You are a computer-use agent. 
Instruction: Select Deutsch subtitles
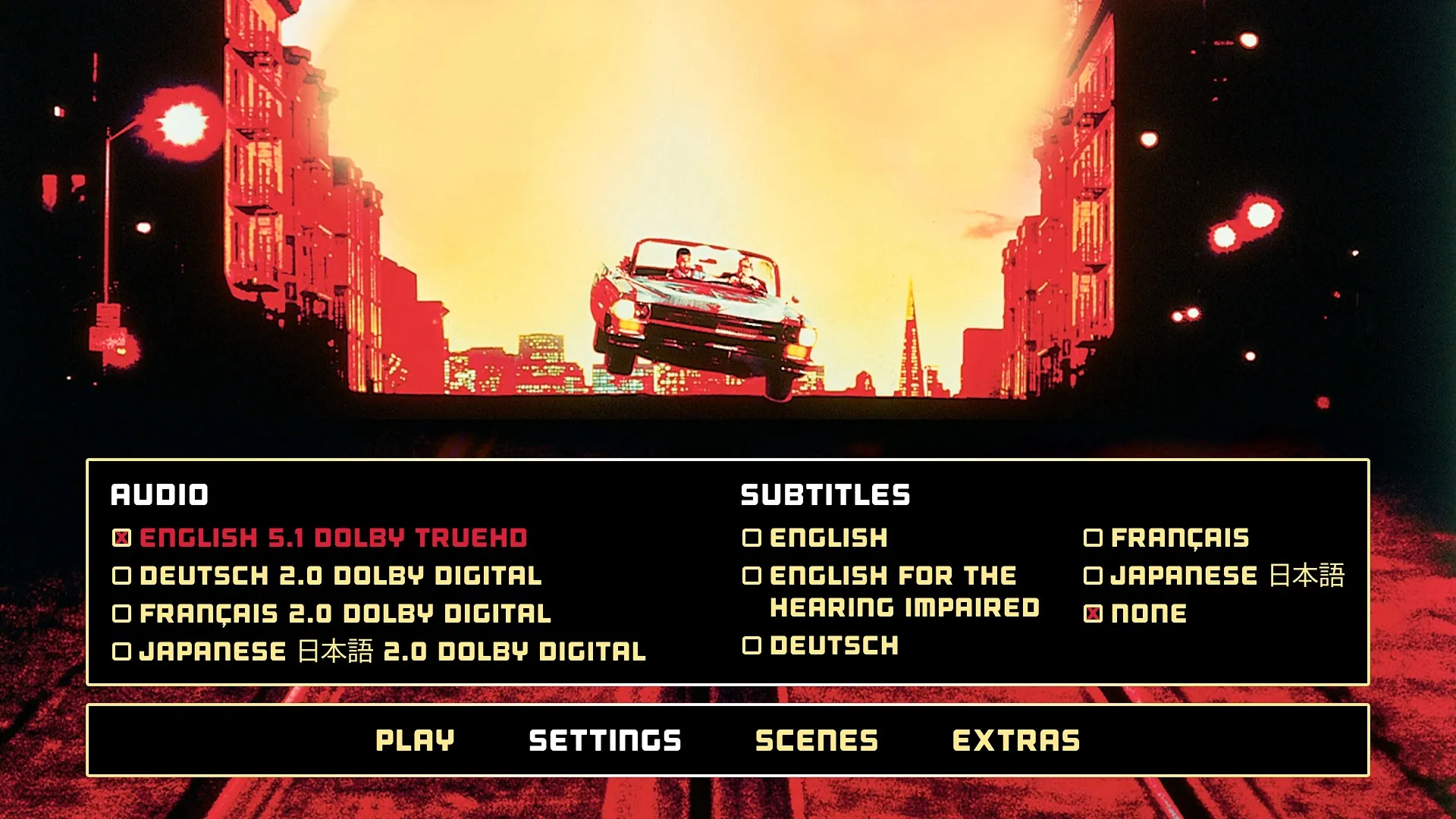click(833, 646)
